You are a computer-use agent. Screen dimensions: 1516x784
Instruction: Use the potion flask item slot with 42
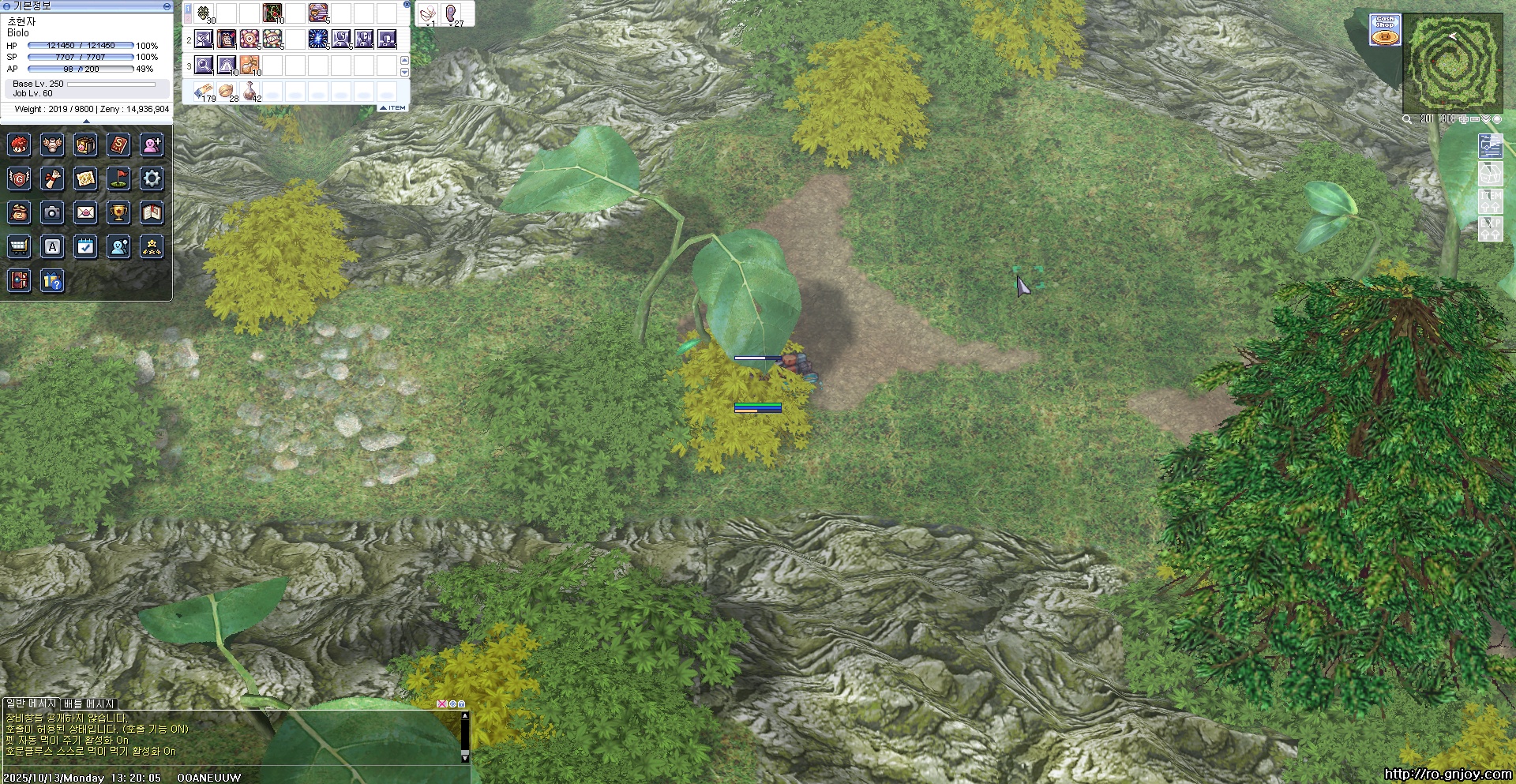click(x=250, y=91)
